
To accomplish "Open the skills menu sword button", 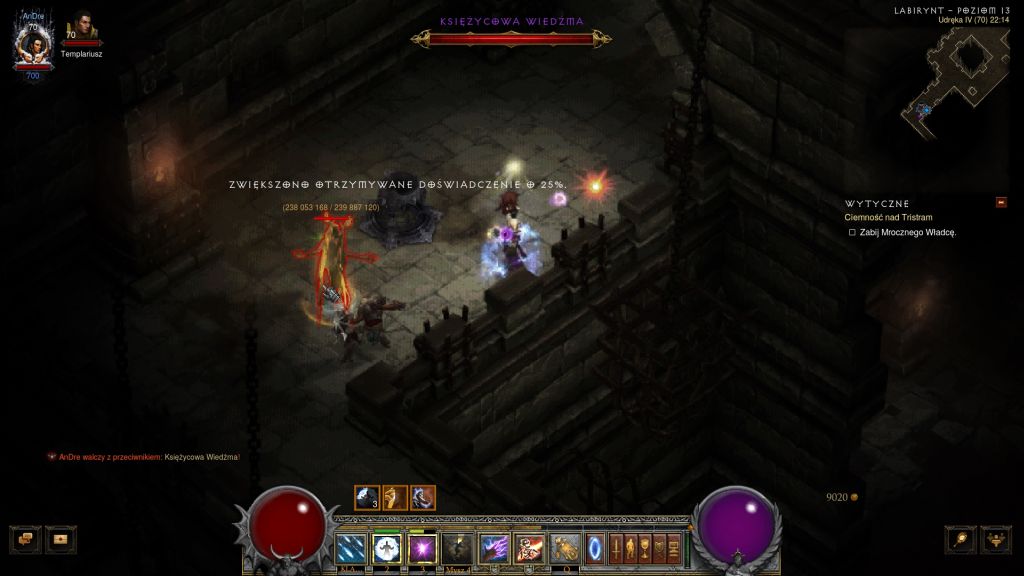I will (616, 548).
